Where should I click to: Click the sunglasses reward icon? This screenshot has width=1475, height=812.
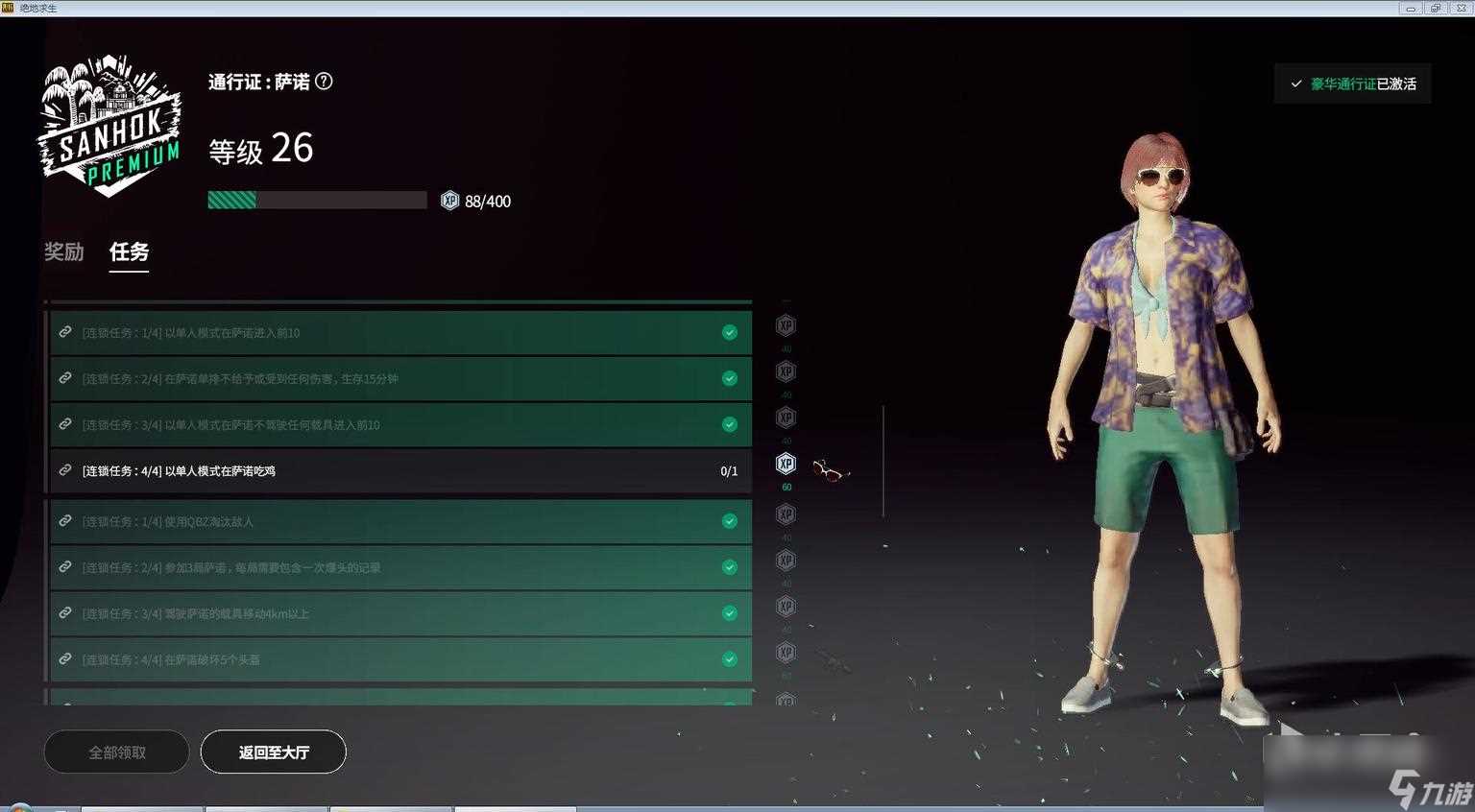[x=830, y=470]
